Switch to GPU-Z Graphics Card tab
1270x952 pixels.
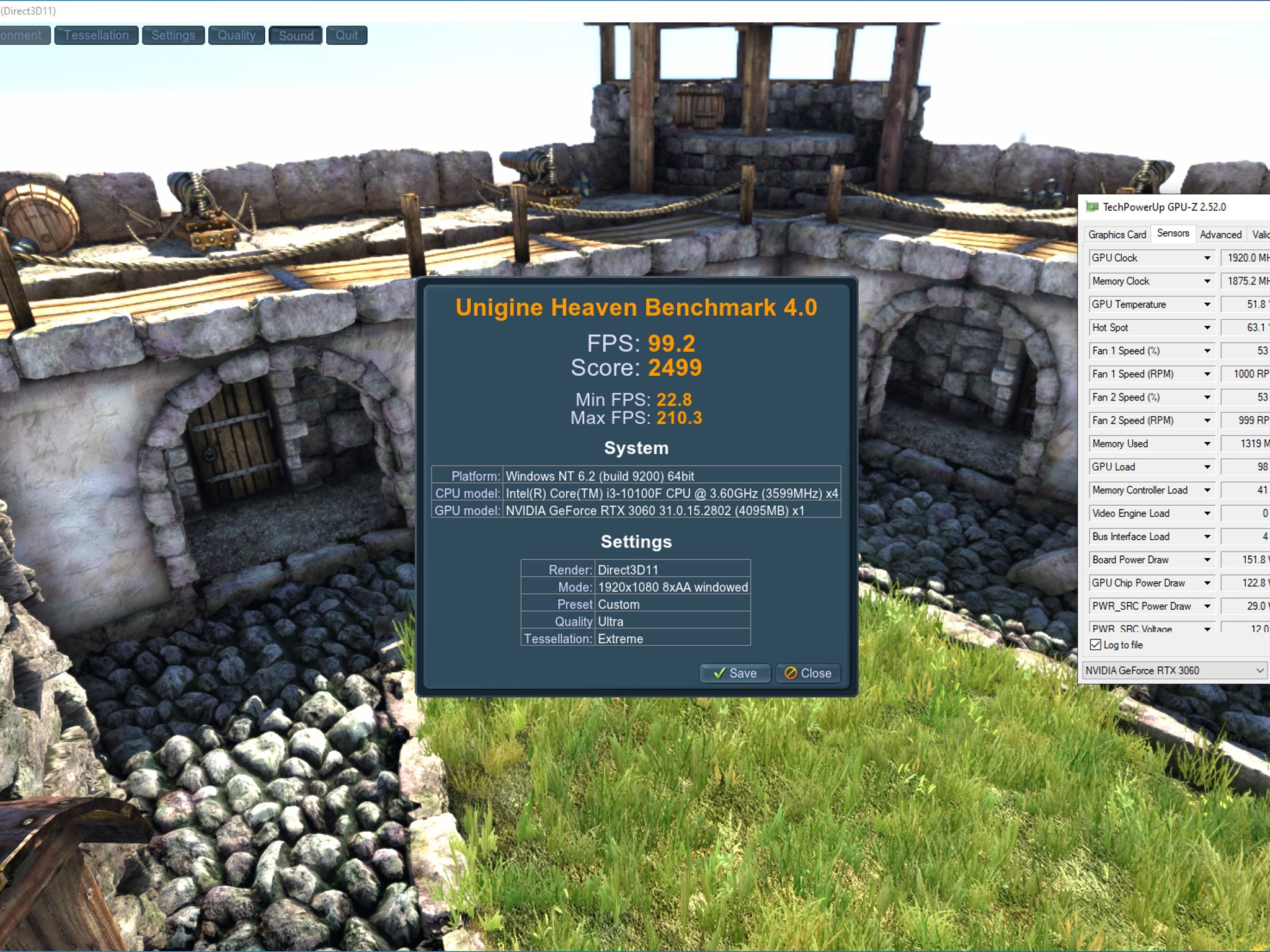(1117, 234)
